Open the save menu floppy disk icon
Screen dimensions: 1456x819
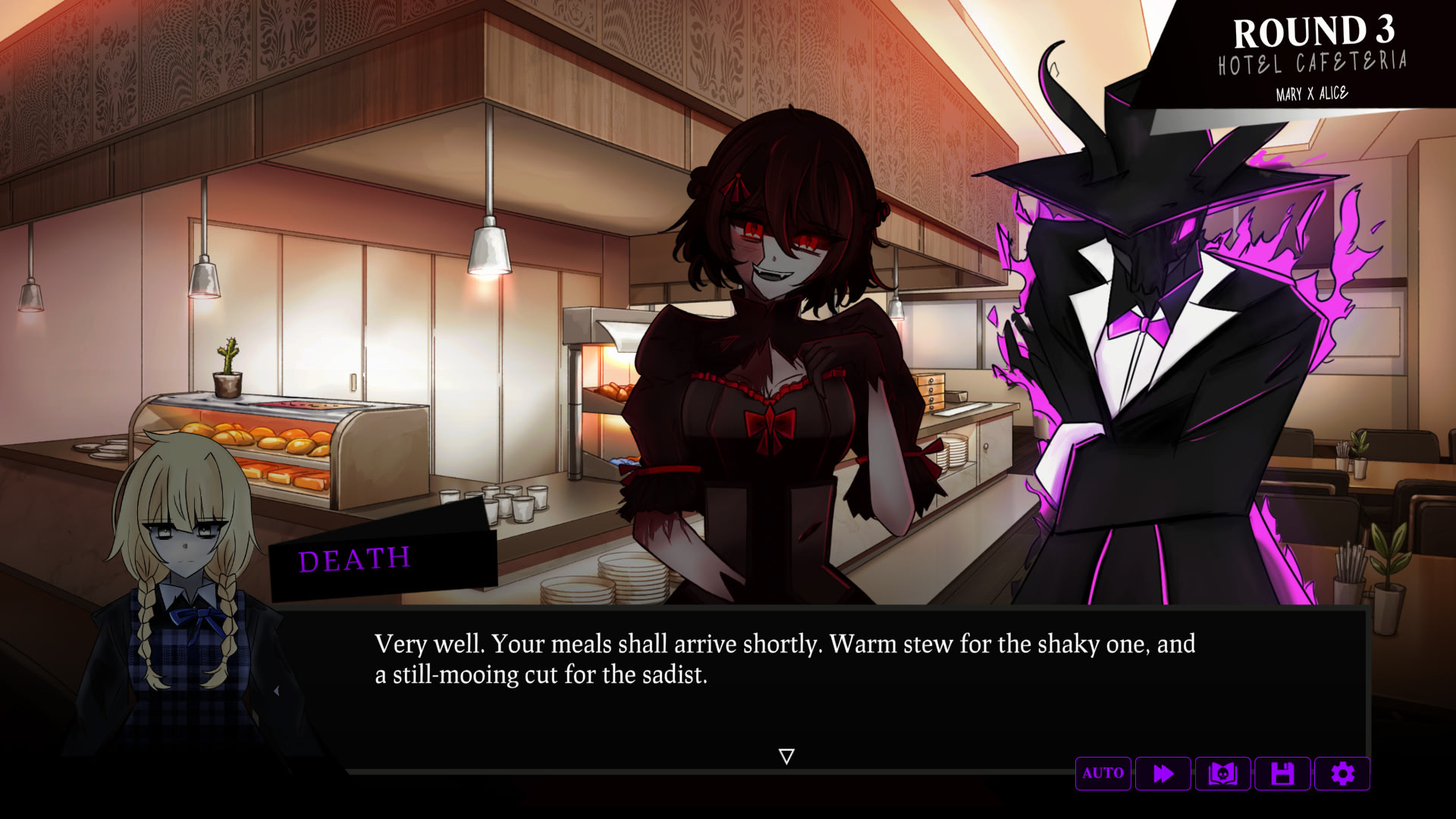coord(1282,773)
